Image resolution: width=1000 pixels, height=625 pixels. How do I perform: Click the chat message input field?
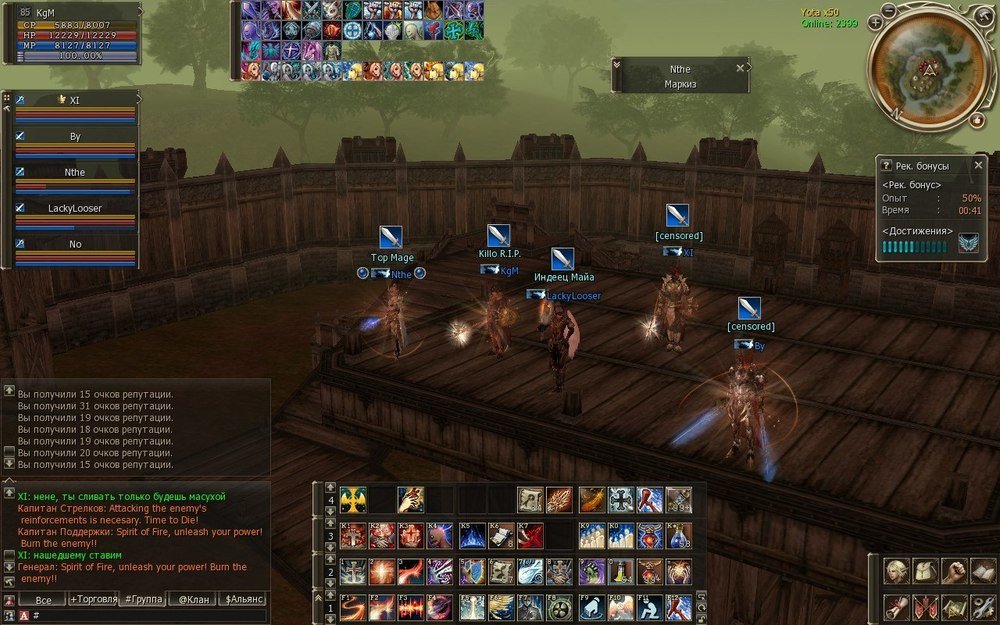150,615
